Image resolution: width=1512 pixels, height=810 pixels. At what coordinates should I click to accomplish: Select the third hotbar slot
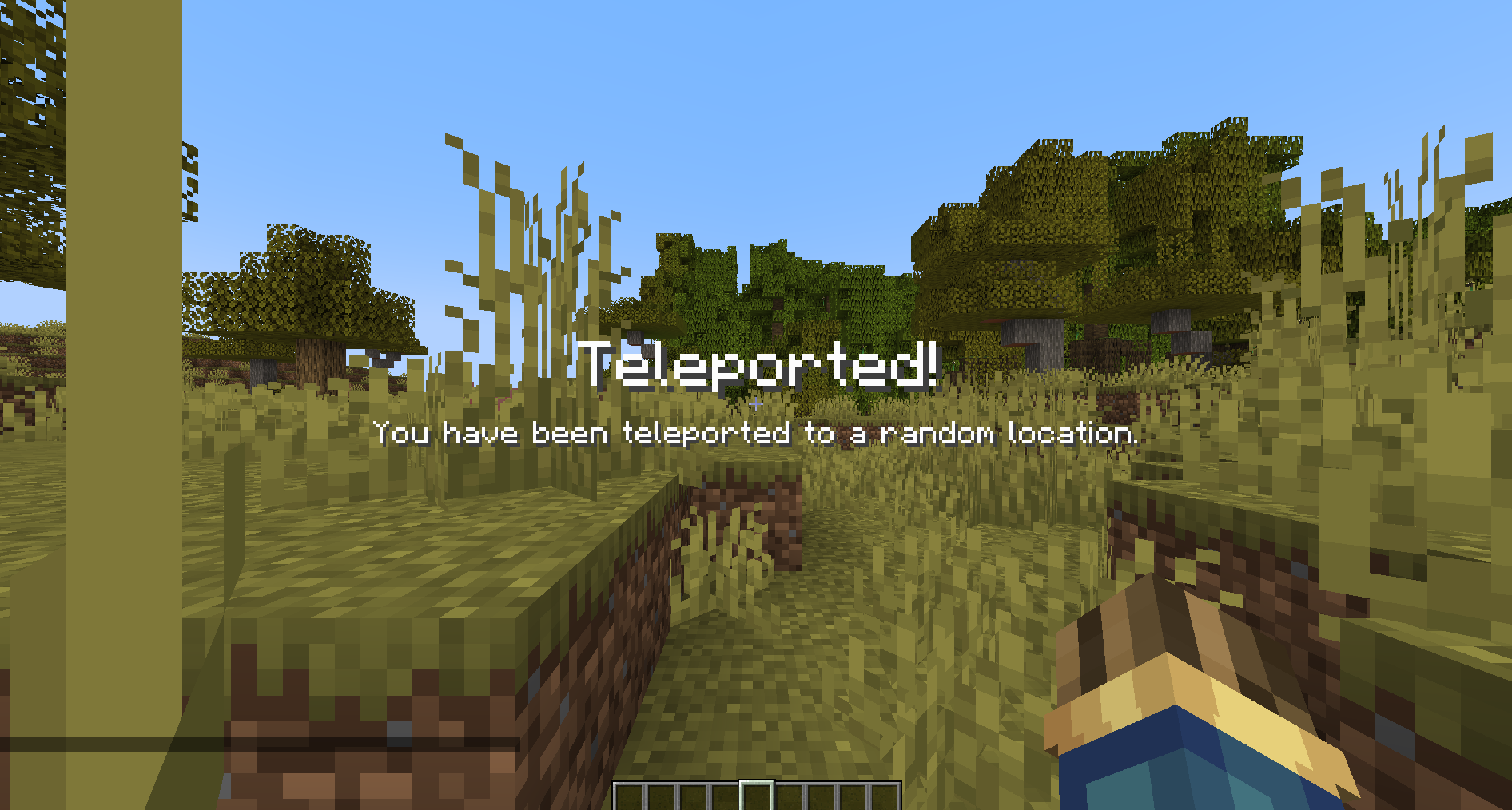[694, 795]
